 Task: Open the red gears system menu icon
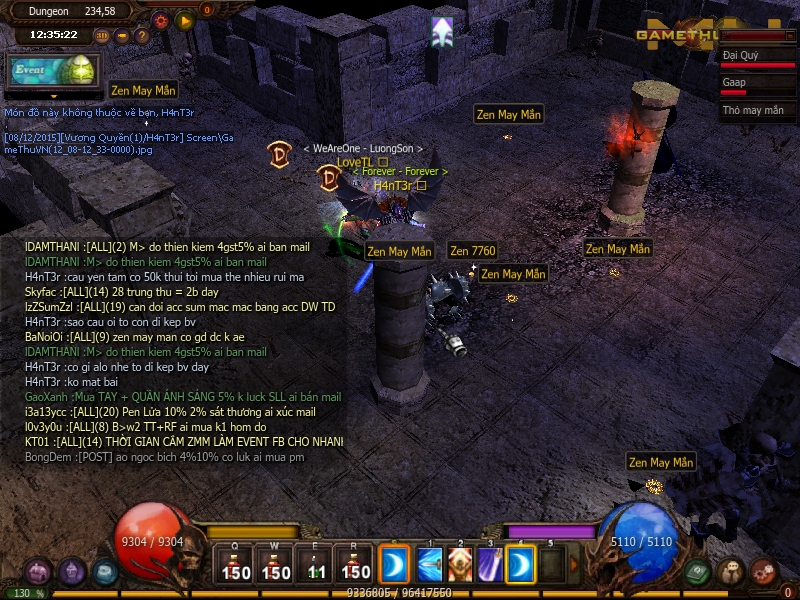click(x=764, y=572)
